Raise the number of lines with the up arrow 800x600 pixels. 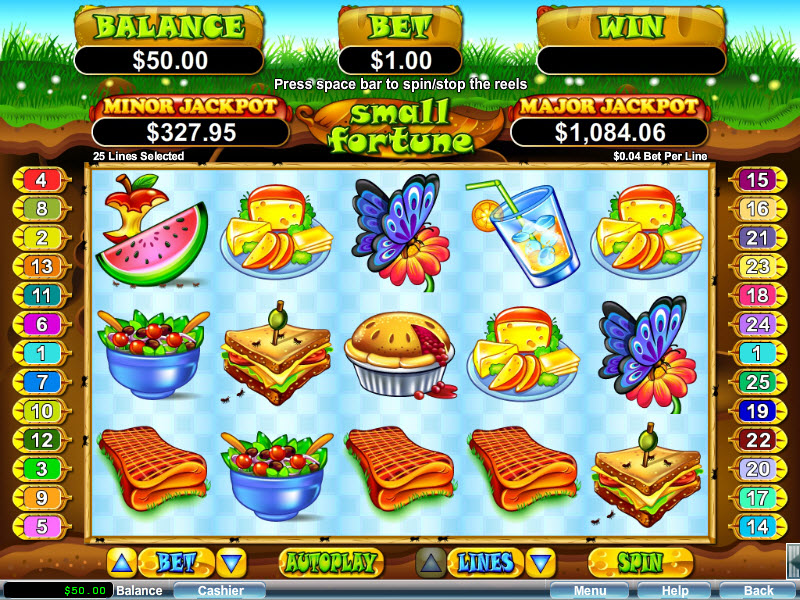(x=430, y=562)
